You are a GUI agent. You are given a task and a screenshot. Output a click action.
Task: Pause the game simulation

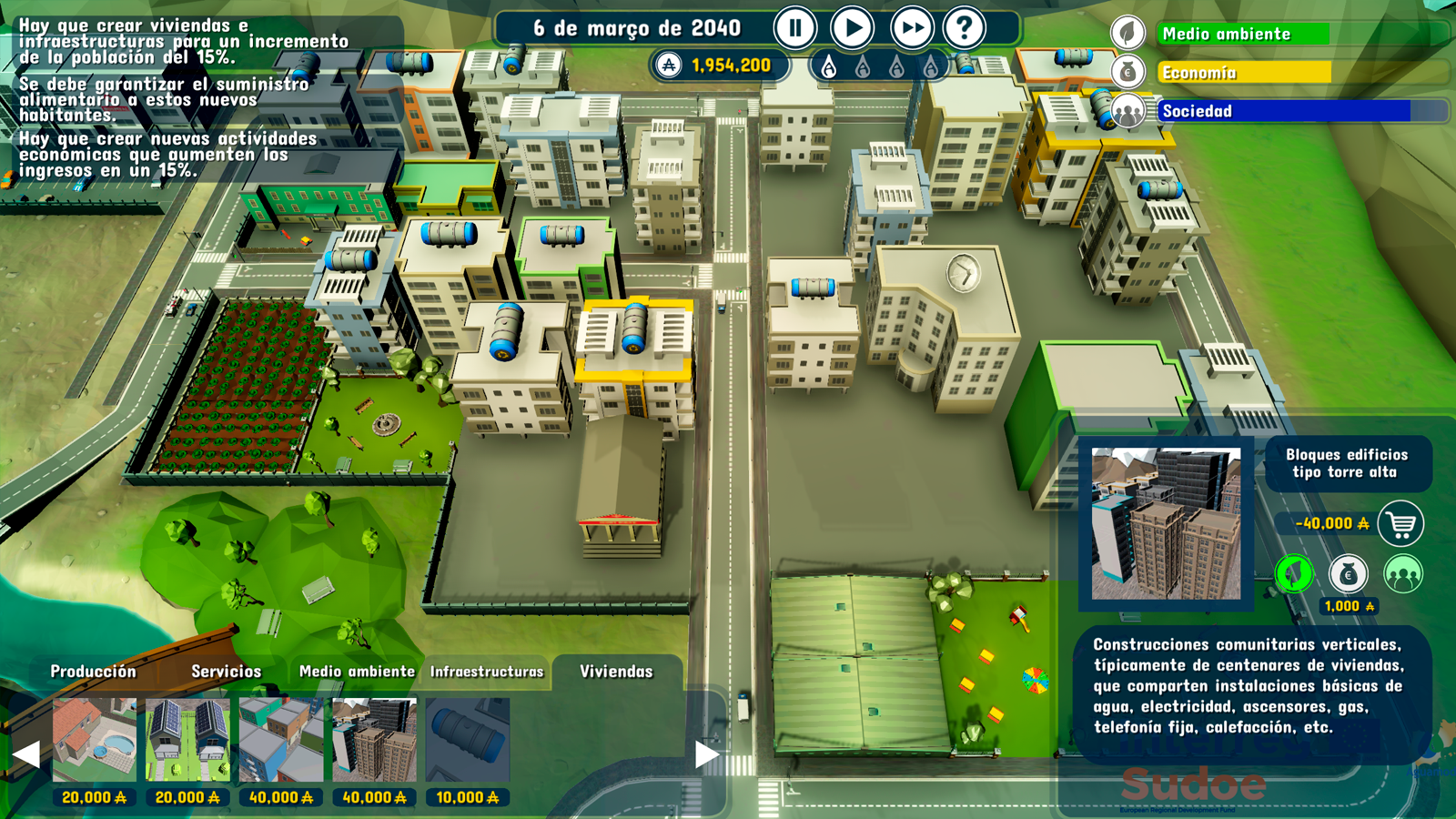click(794, 28)
